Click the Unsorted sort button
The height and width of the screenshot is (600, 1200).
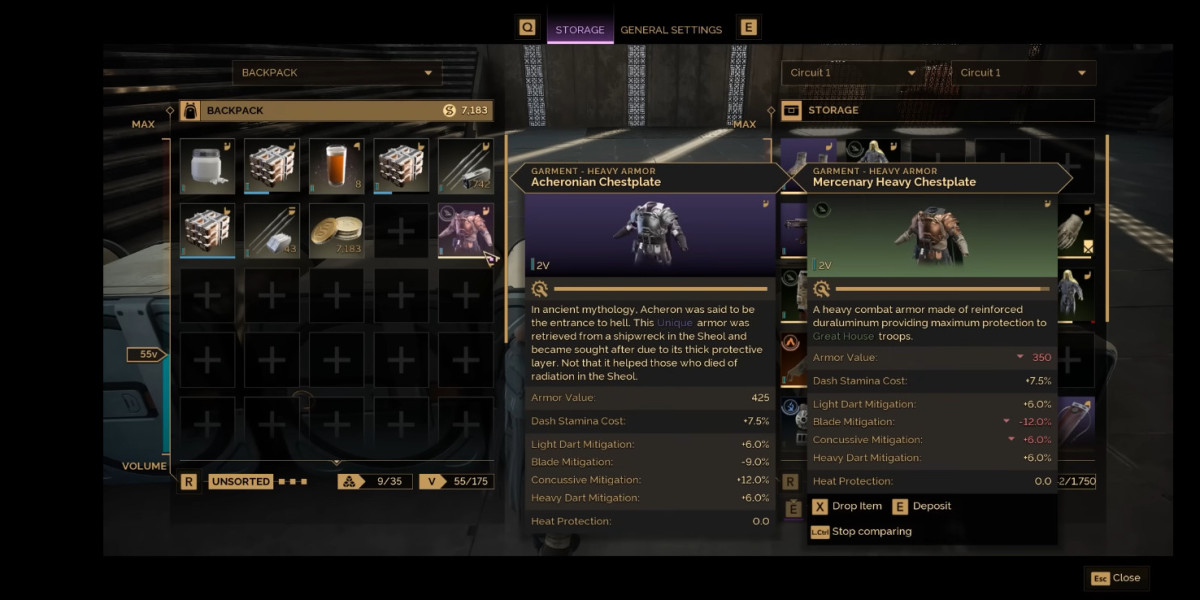tap(240, 481)
